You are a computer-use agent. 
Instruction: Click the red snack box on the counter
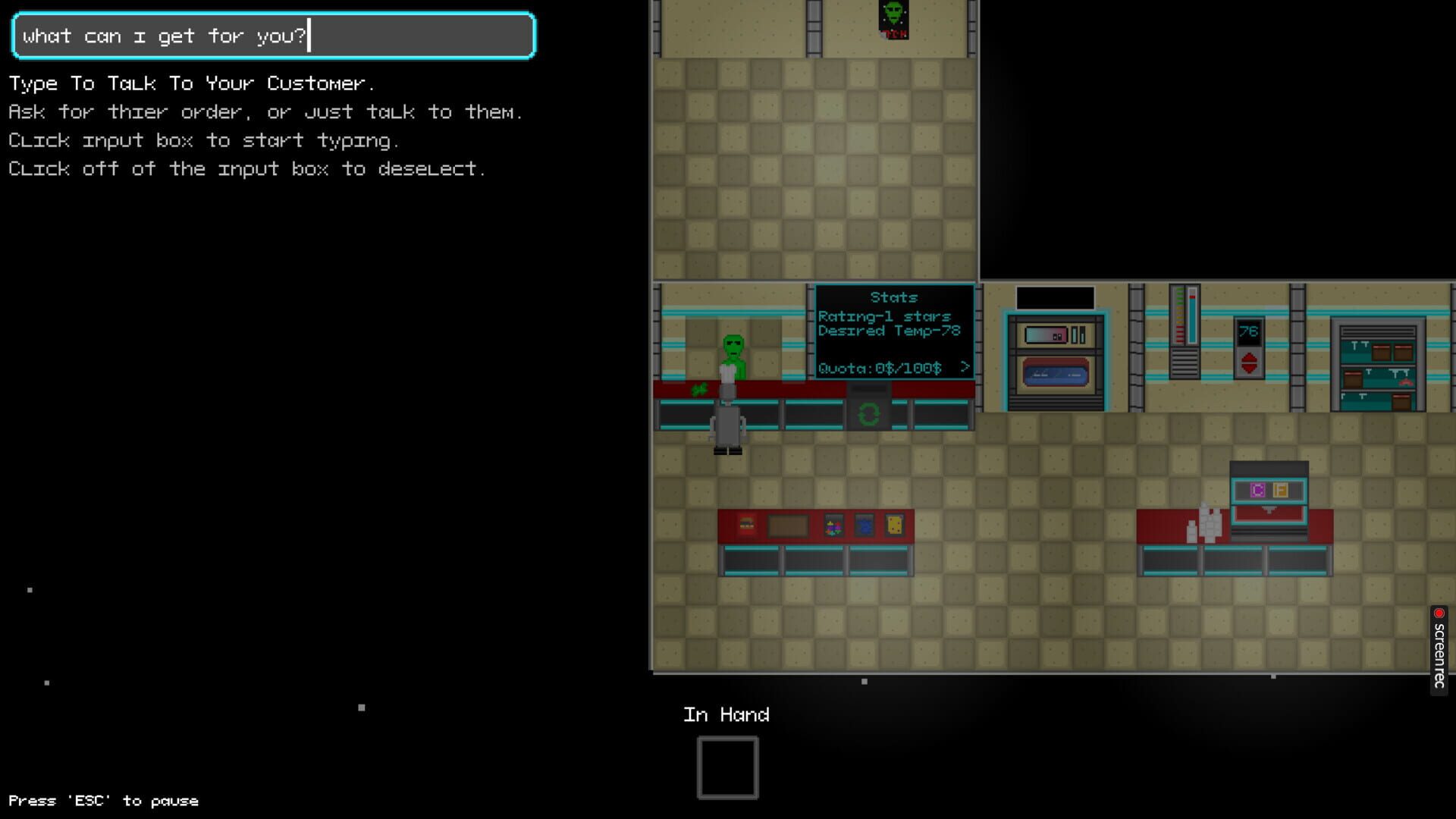(746, 525)
